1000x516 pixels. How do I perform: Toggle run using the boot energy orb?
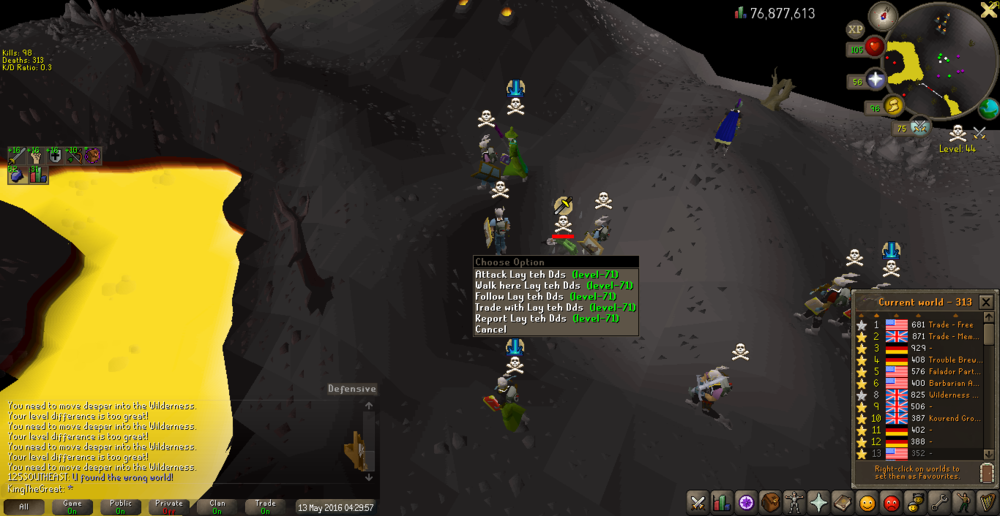[x=892, y=106]
